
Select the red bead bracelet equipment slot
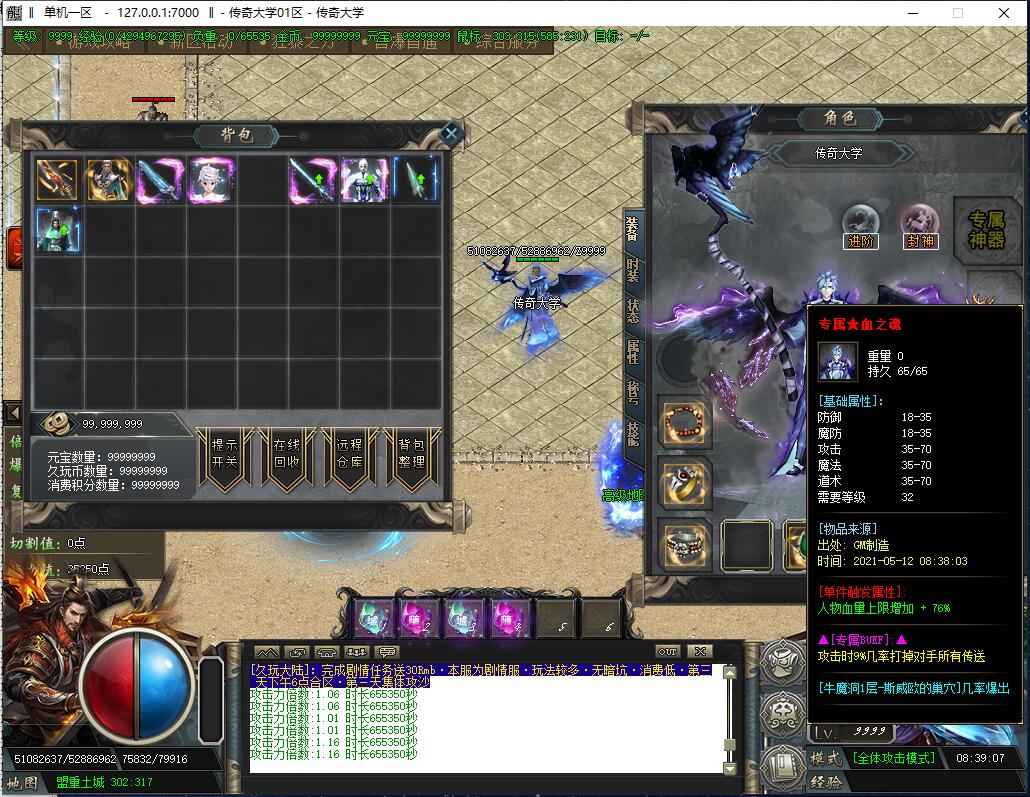tap(685, 422)
